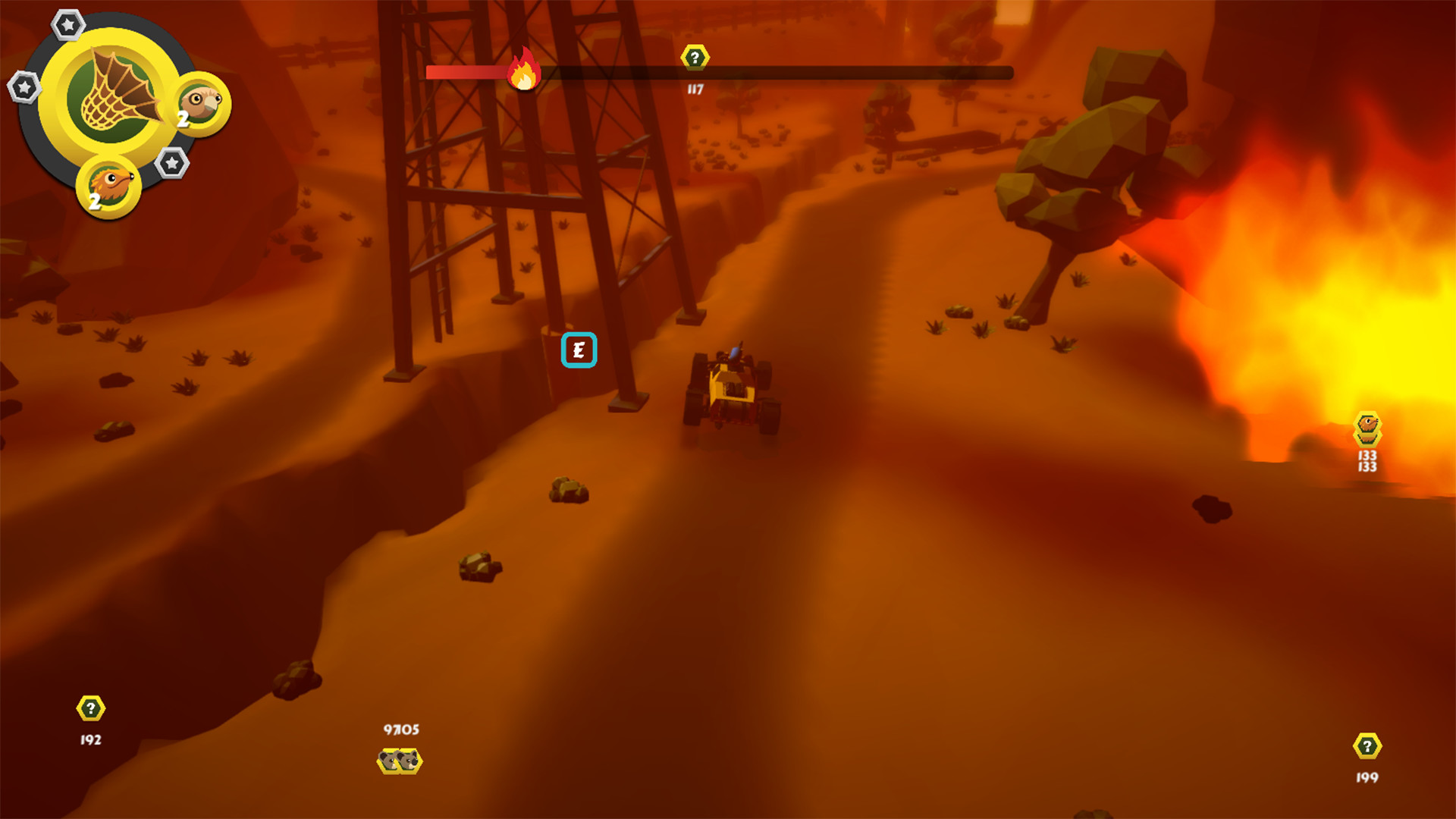Open the highlighted '£' waypoint marker
Image resolution: width=1456 pixels, height=819 pixels.
(579, 350)
